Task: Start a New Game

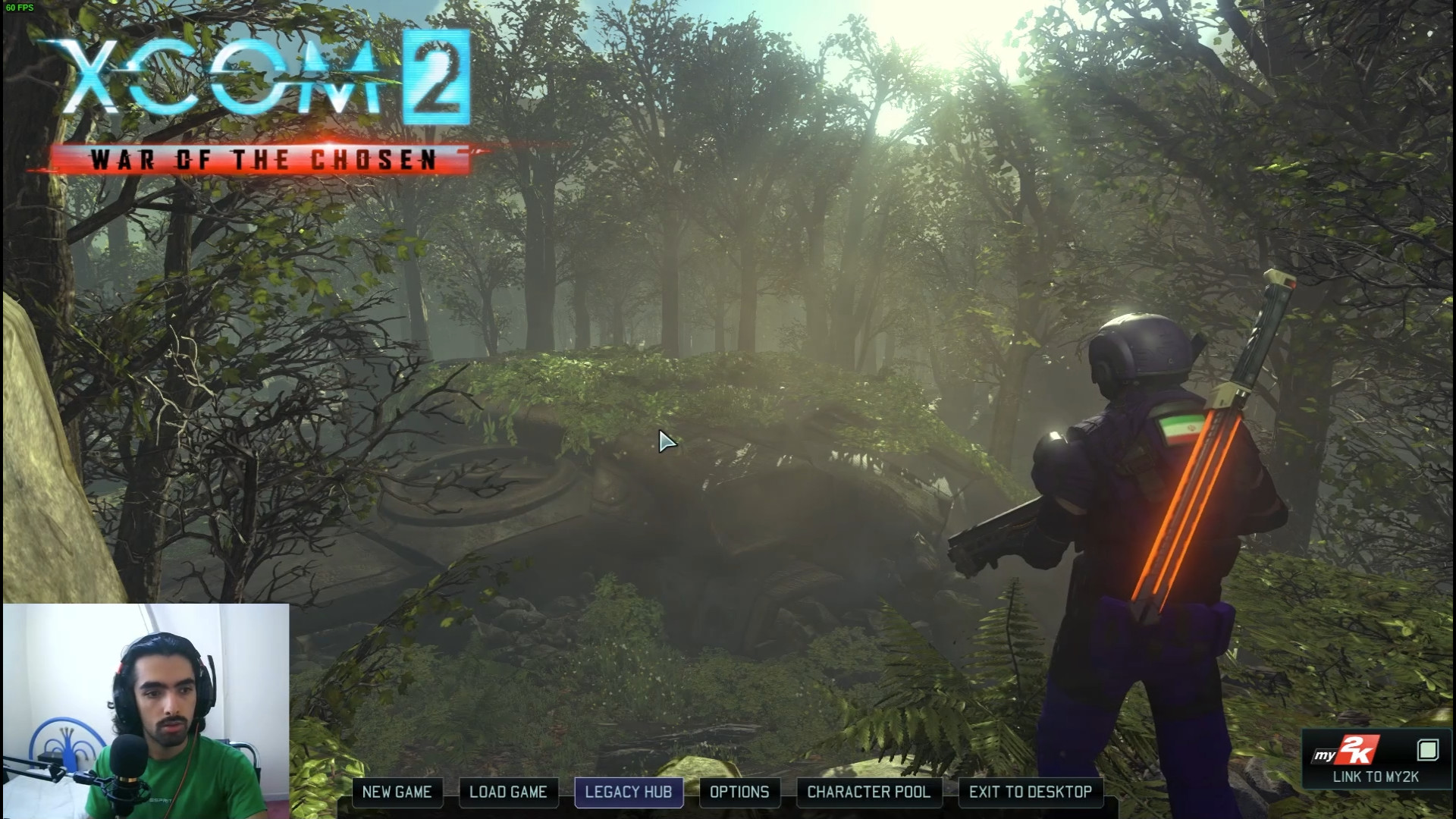Action: [x=397, y=792]
